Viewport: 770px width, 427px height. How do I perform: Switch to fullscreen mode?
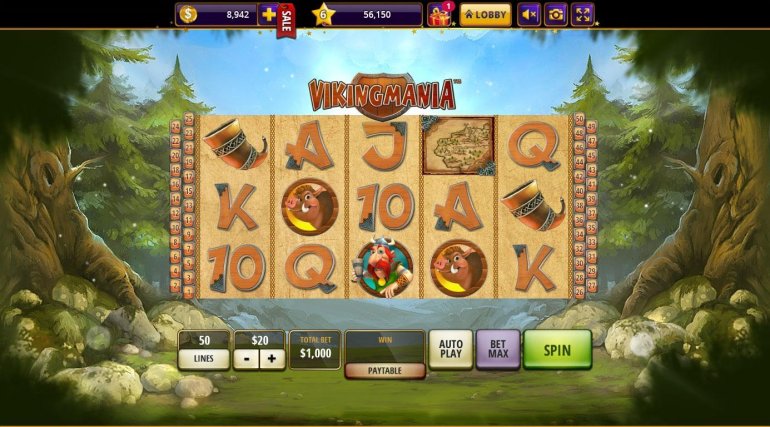click(582, 15)
